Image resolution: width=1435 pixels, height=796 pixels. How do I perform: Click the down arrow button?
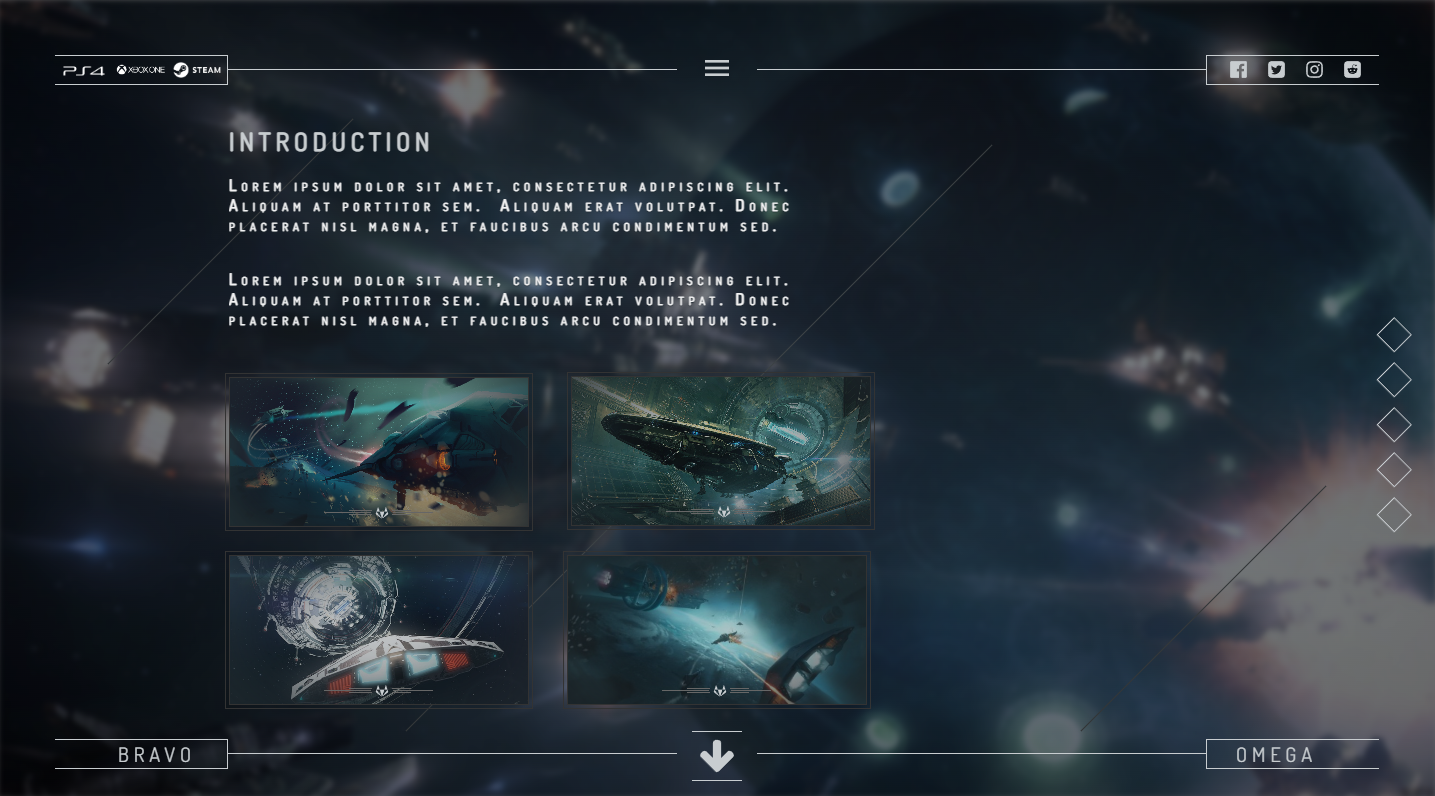click(x=717, y=756)
